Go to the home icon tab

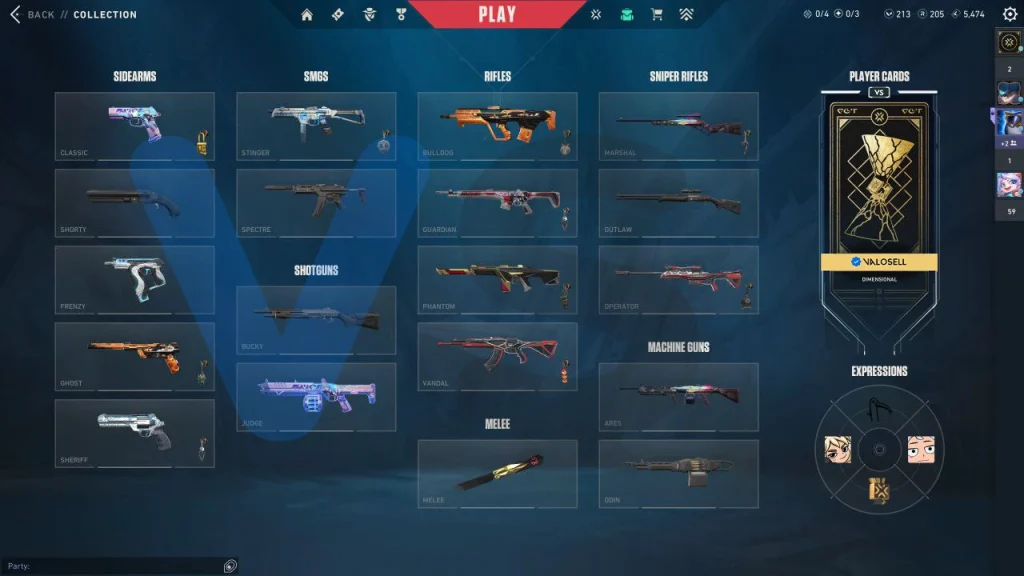pos(307,15)
